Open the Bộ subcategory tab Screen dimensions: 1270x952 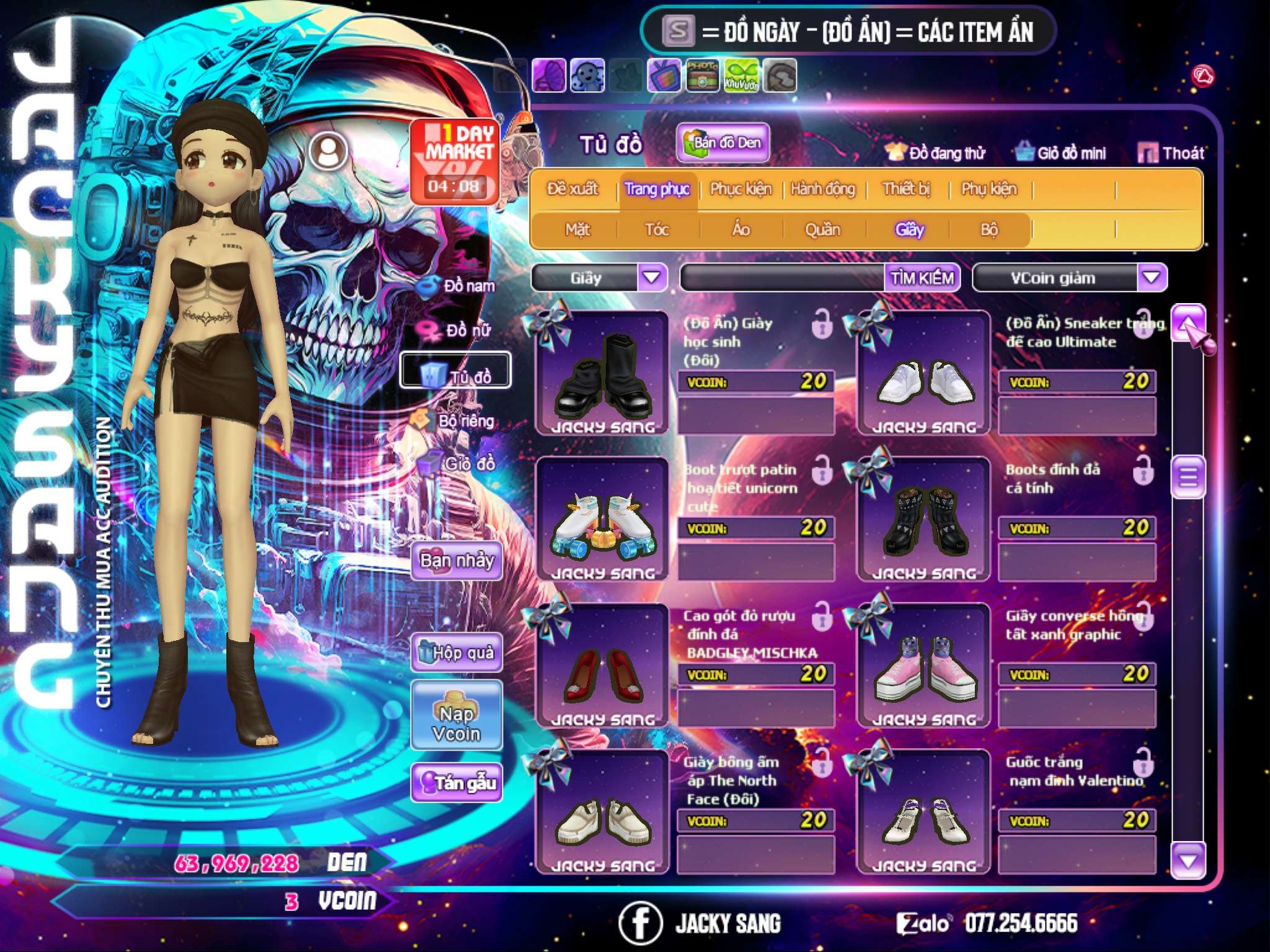(x=989, y=230)
